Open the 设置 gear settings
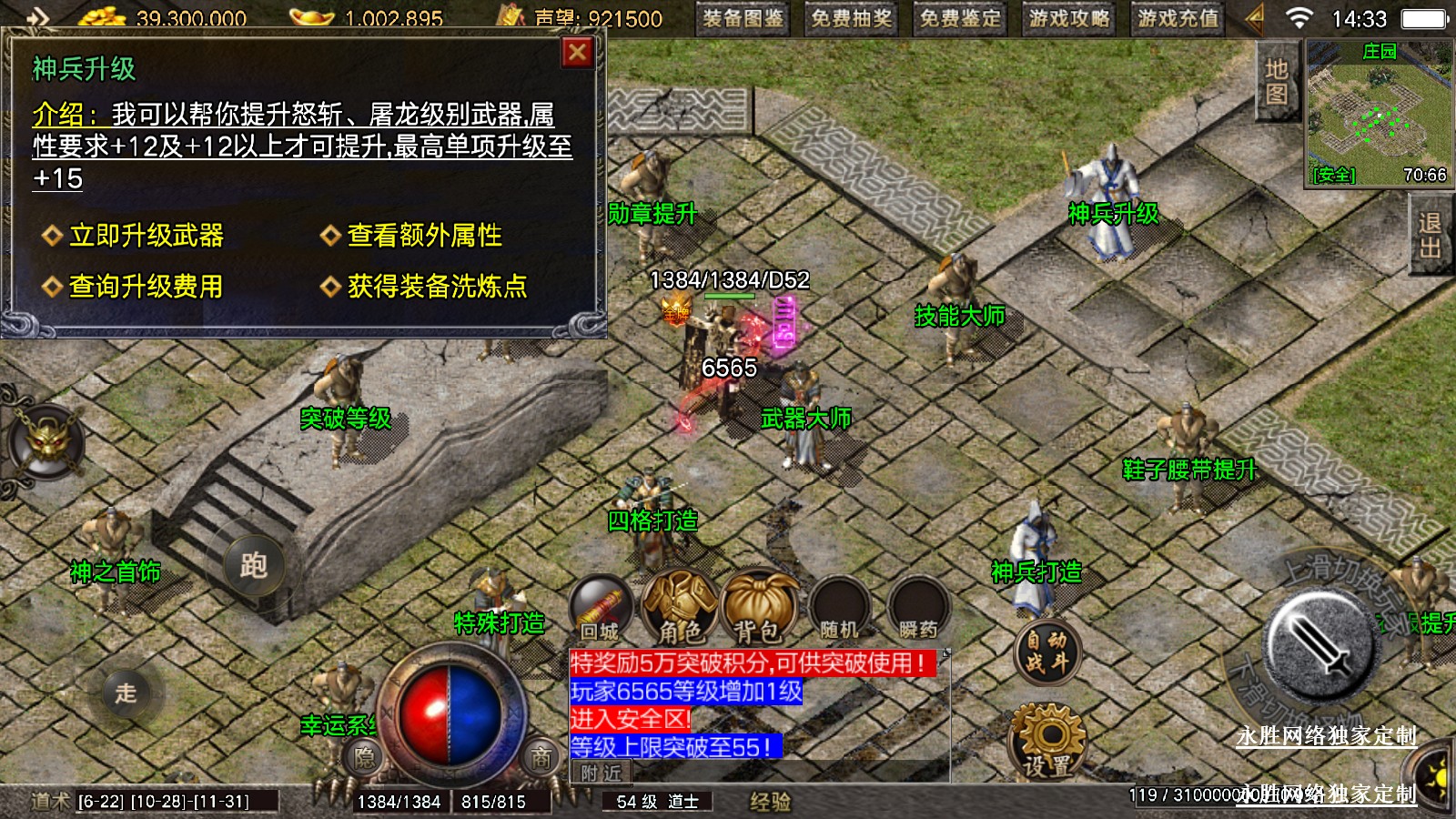The image size is (1456, 819). pos(1047,740)
